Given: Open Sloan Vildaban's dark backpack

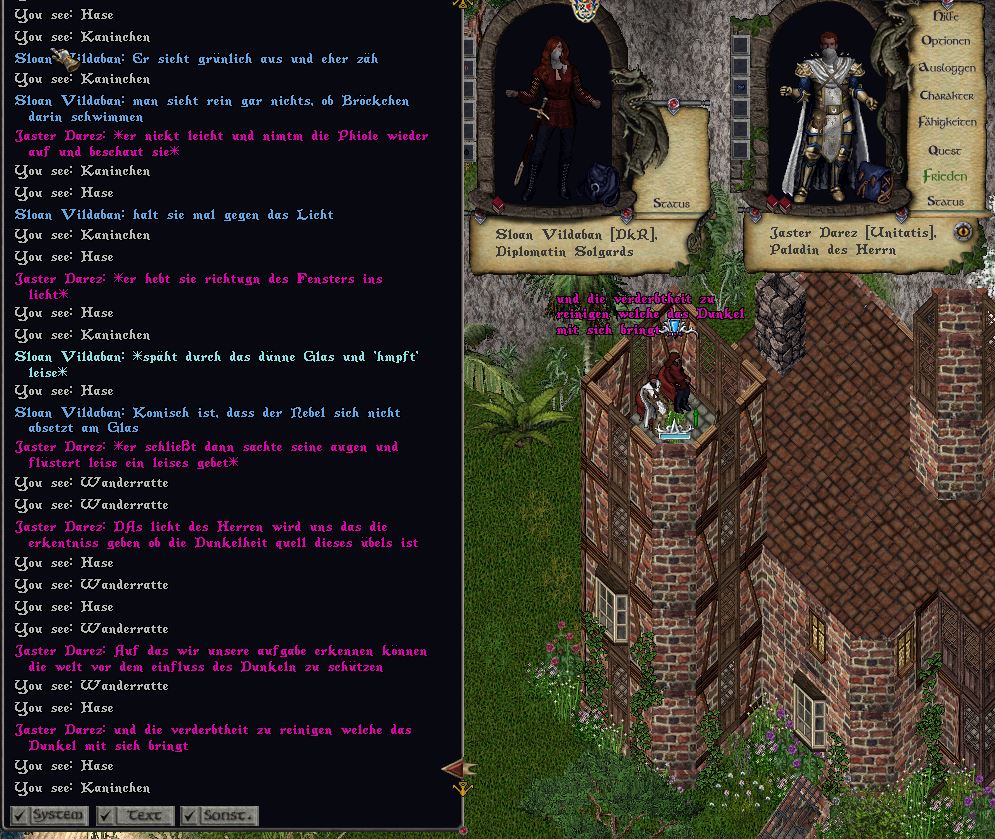Looking at the screenshot, I should (x=604, y=186).
